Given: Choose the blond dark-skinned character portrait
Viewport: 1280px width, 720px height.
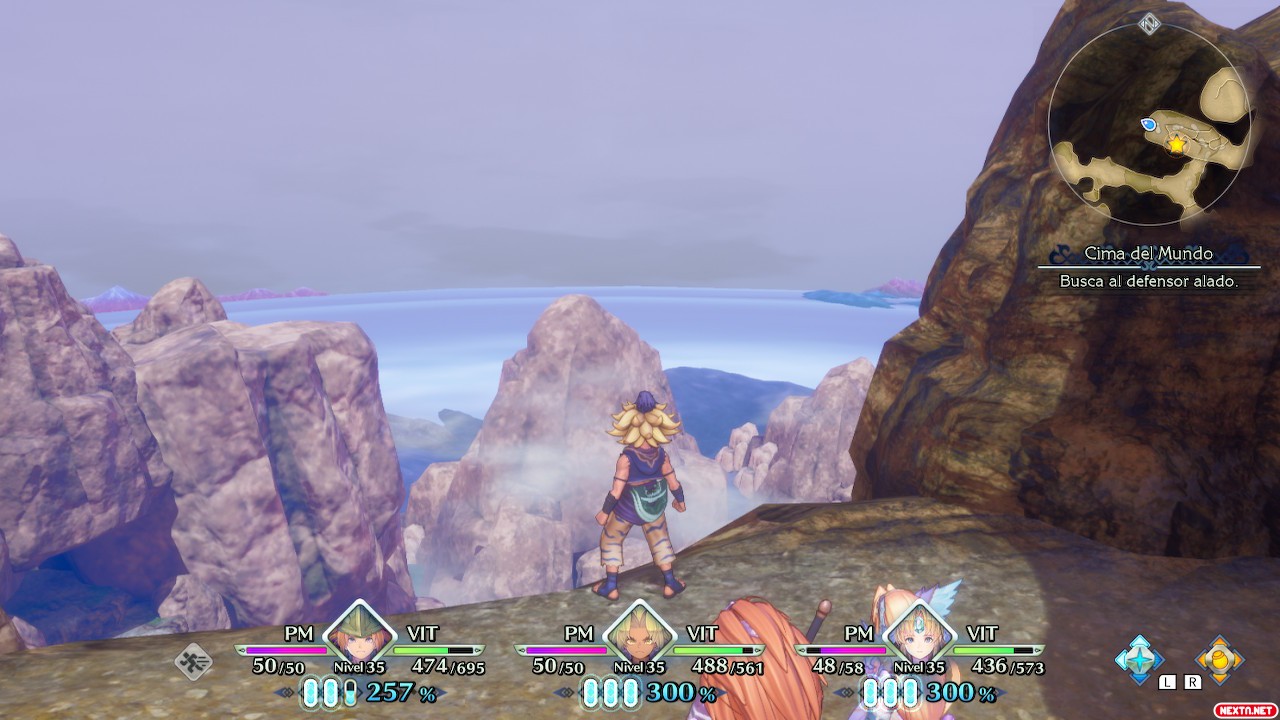Looking at the screenshot, I should coord(639,634).
